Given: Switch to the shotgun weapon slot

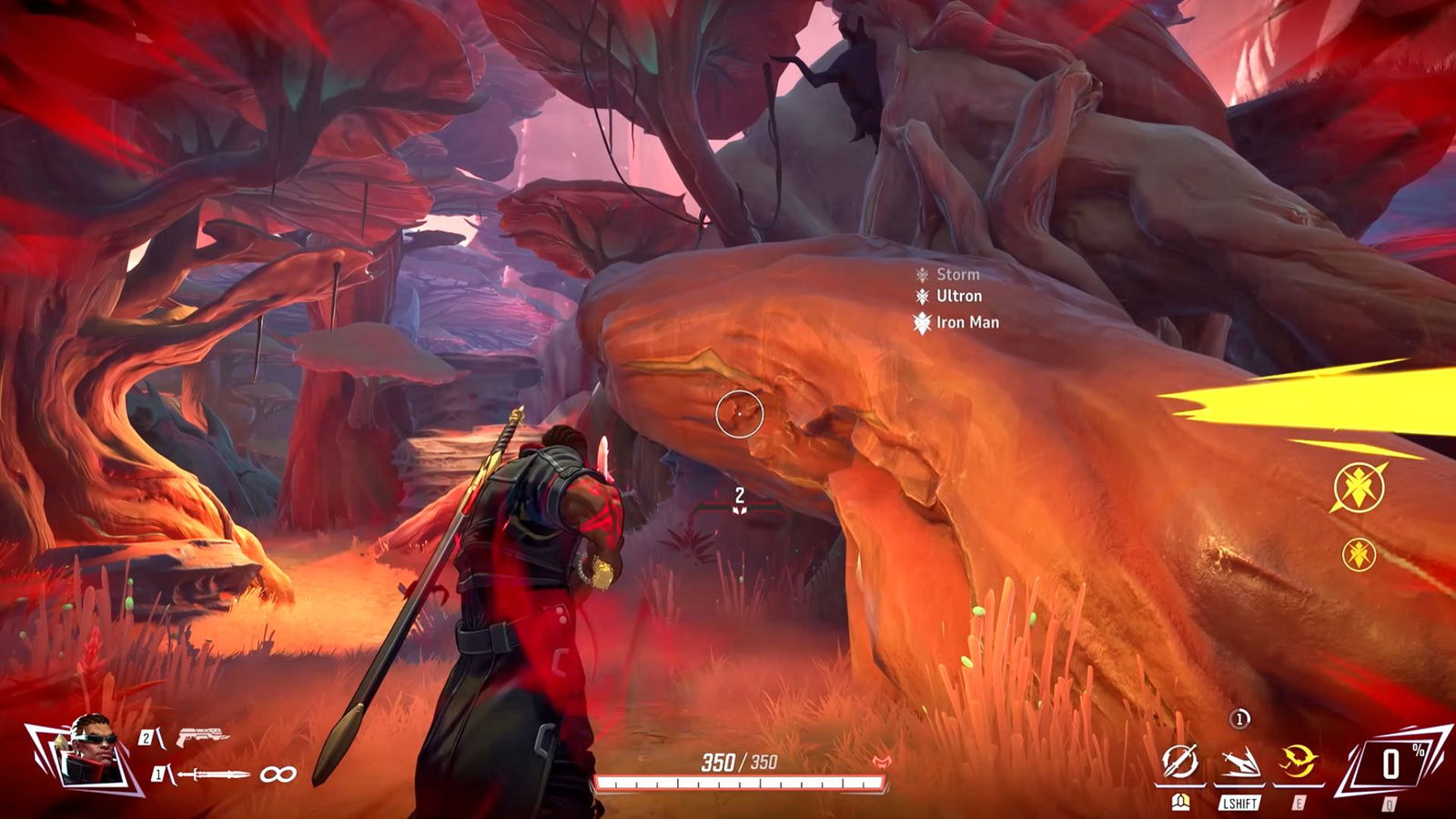Looking at the screenshot, I should pyautogui.click(x=202, y=736).
